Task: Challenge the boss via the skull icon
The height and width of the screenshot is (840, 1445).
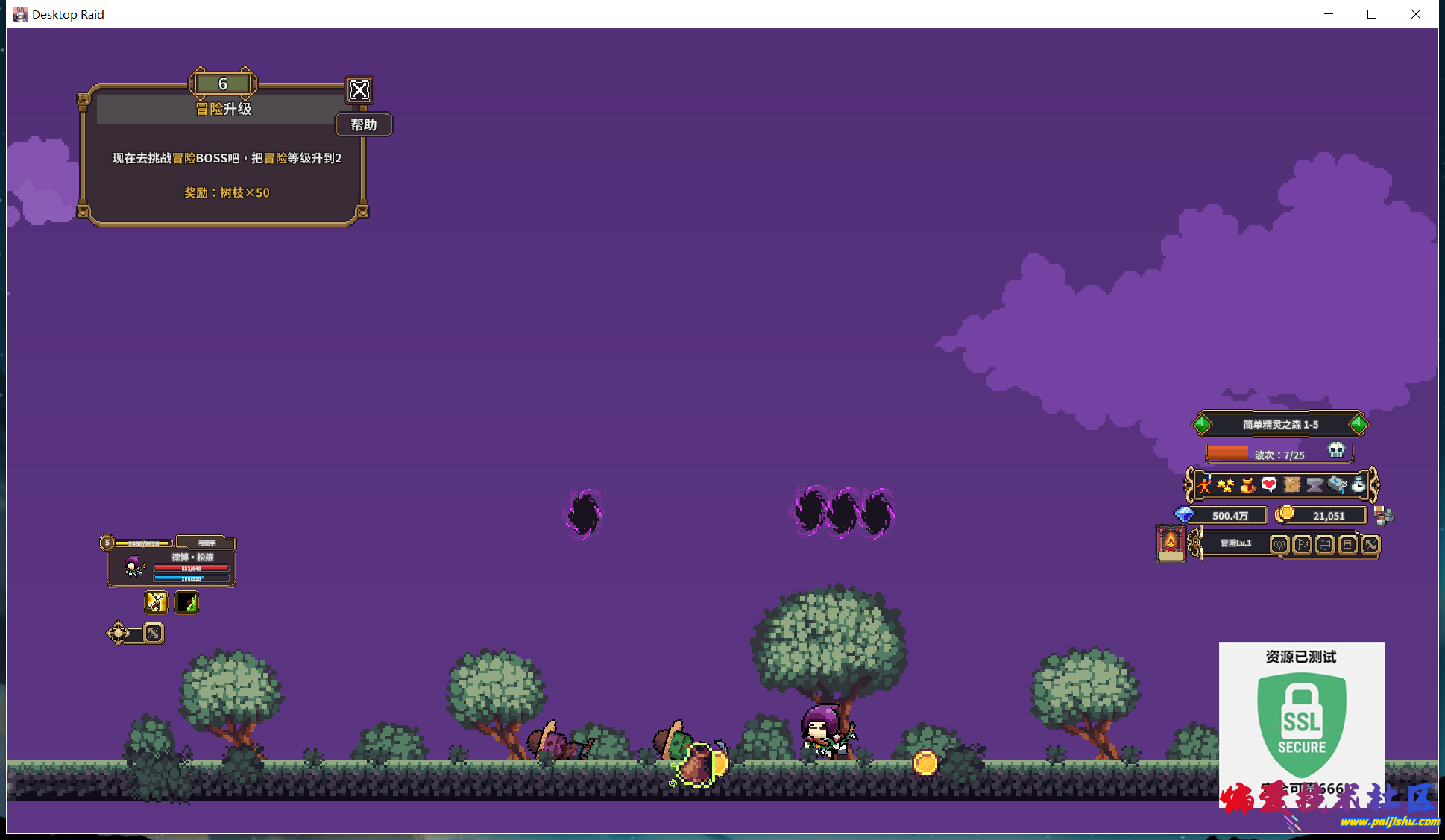Action: tap(1336, 450)
